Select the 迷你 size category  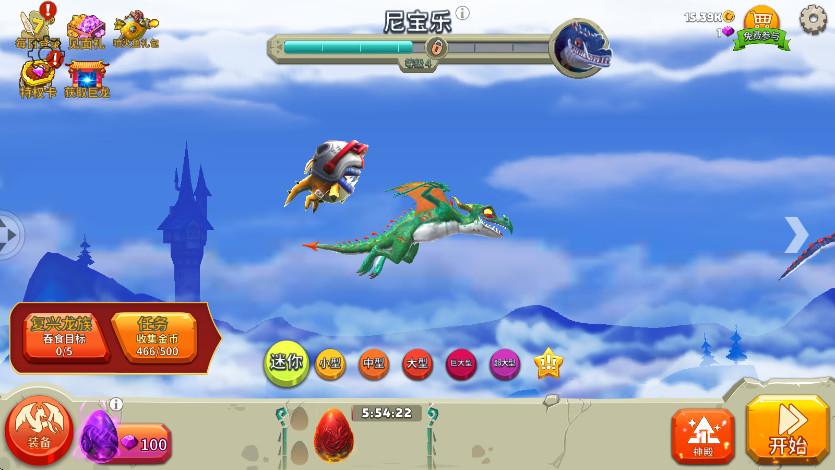point(285,362)
